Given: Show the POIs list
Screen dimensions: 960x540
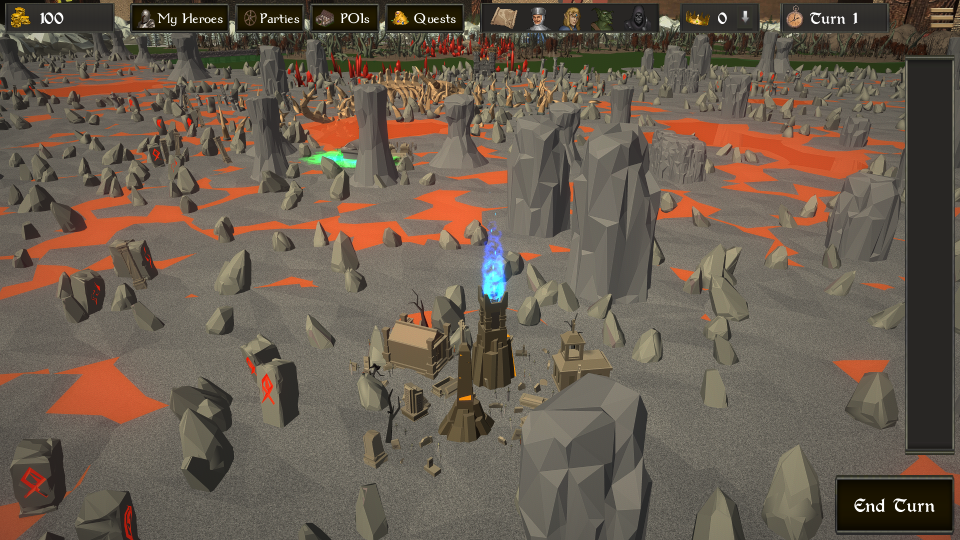Looking at the screenshot, I should tap(346, 18).
